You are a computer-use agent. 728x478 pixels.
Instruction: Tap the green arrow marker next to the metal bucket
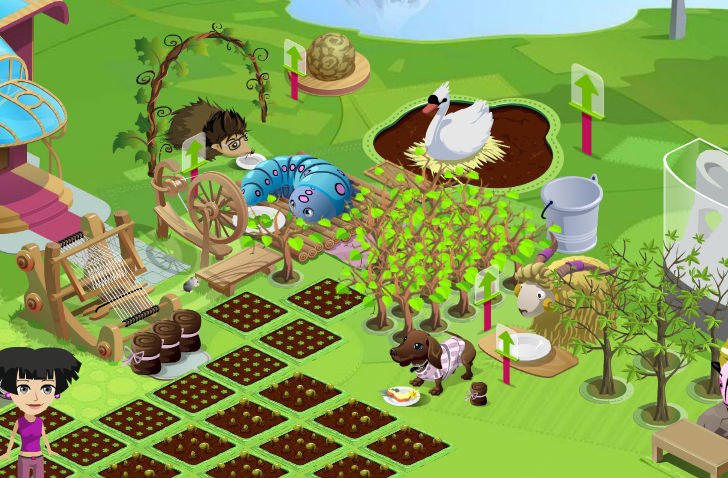pos(587,92)
